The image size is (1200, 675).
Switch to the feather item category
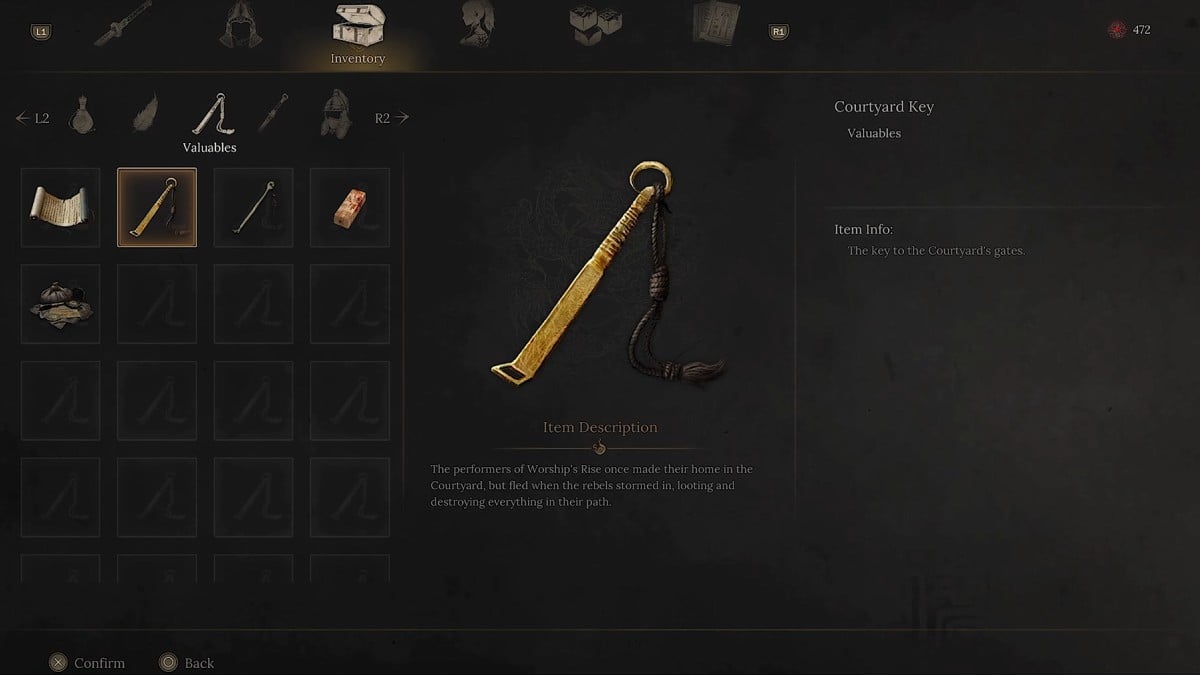click(x=146, y=116)
